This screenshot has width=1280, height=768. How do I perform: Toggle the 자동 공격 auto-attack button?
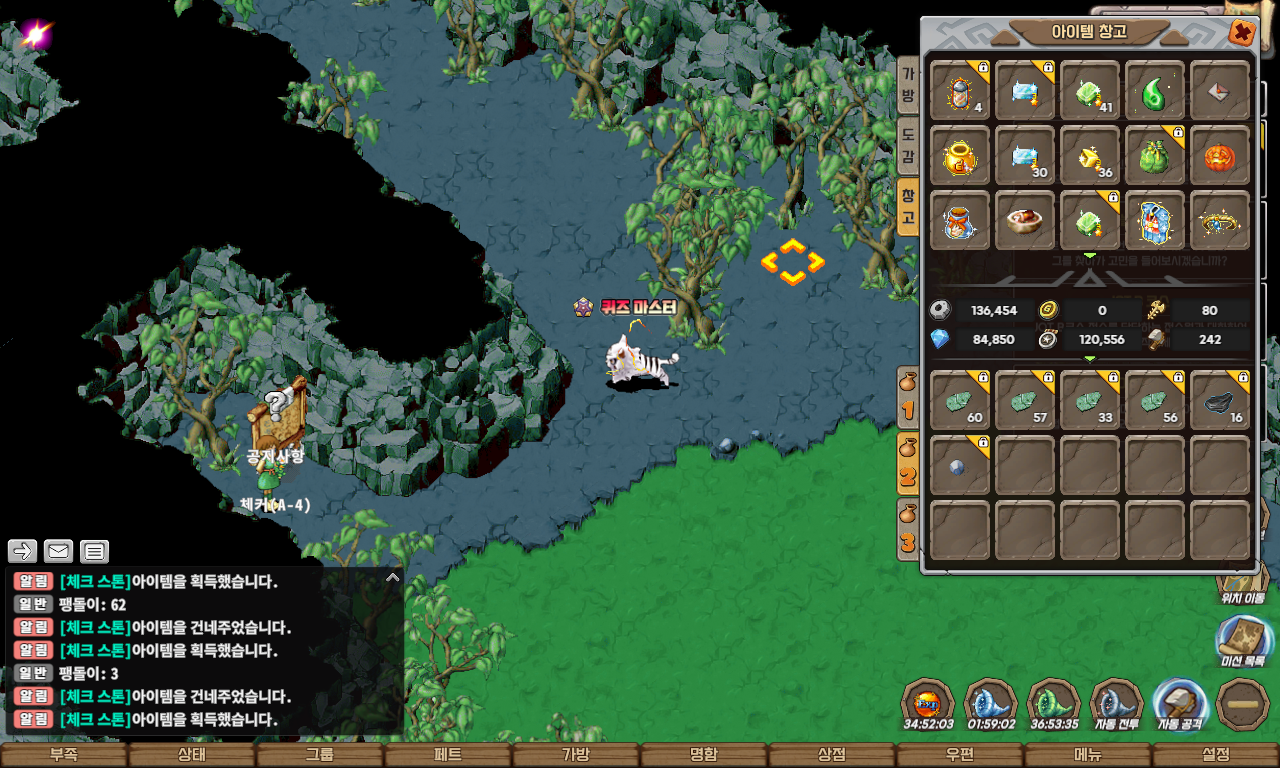point(1181,704)
